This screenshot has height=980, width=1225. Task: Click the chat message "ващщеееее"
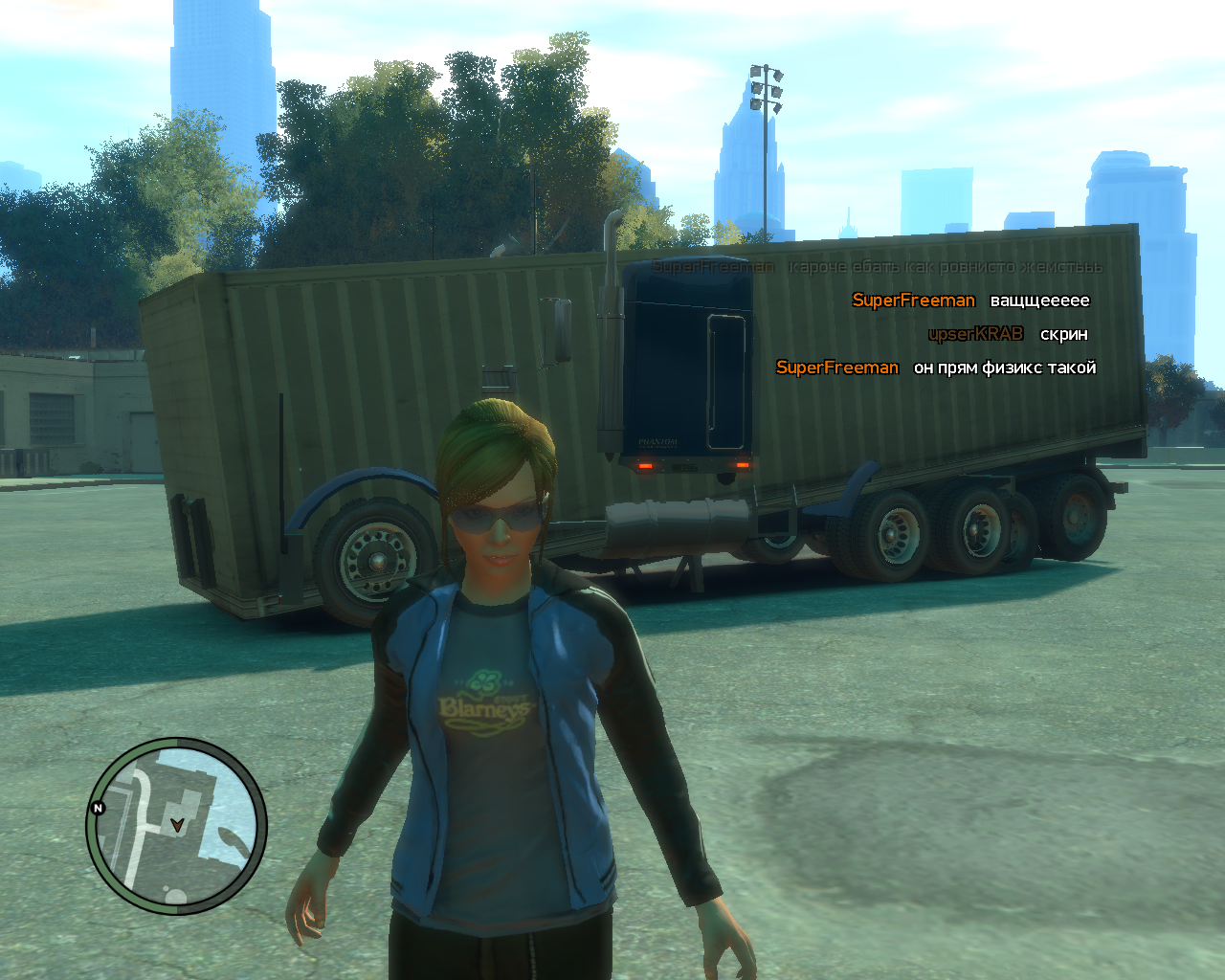pyautogui.click(x=1039, y=301)
